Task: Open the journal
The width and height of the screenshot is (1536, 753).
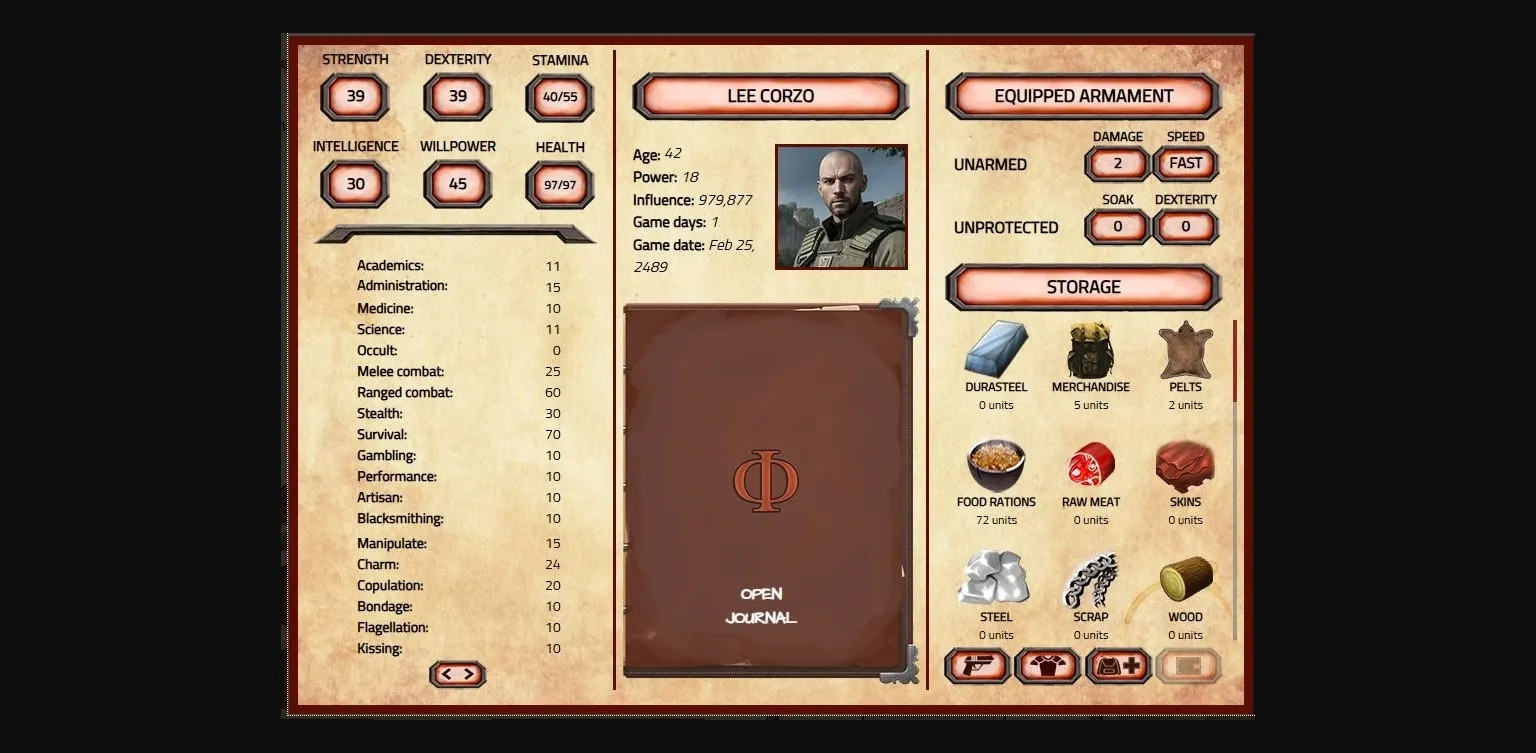Action: tap(765, 605)
